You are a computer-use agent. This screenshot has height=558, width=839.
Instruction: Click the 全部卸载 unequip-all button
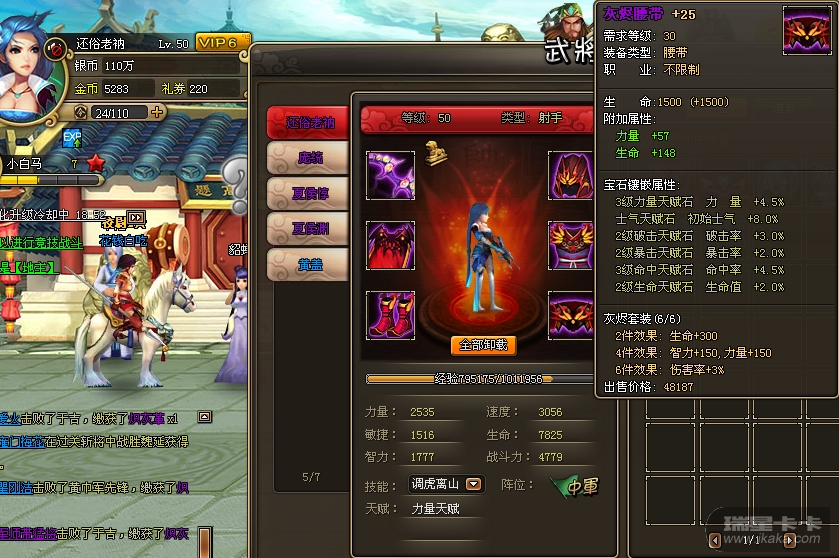click(x=483, y=345)
